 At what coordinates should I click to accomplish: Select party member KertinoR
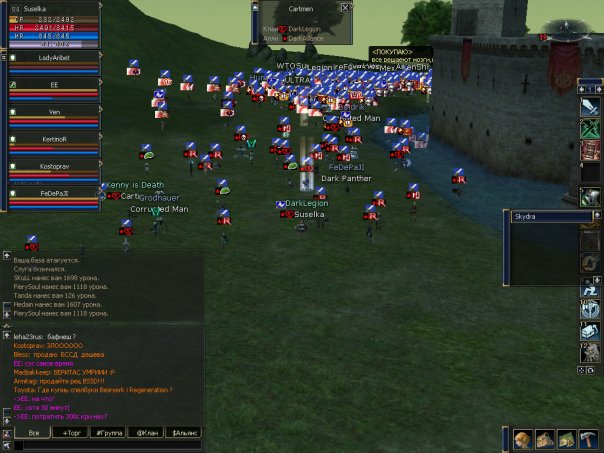click(54, 138)
